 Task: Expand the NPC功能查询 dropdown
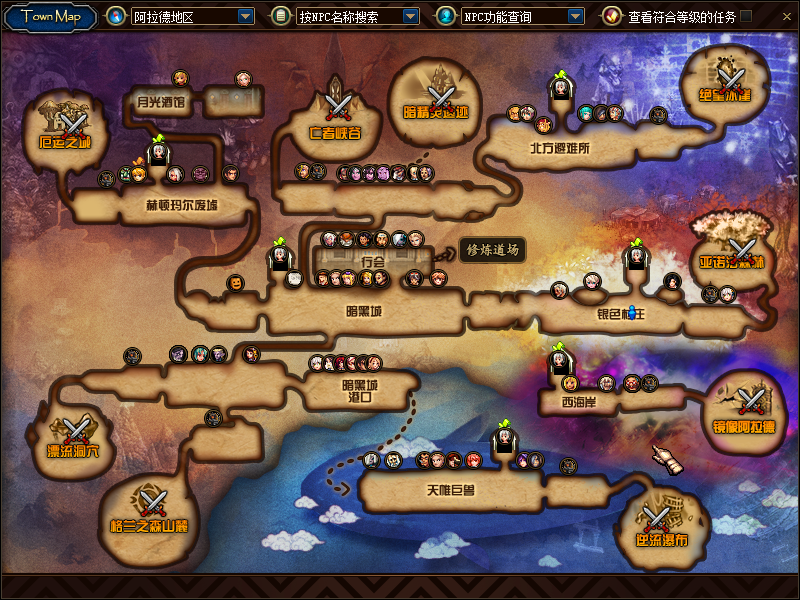(x=575, y=17)
